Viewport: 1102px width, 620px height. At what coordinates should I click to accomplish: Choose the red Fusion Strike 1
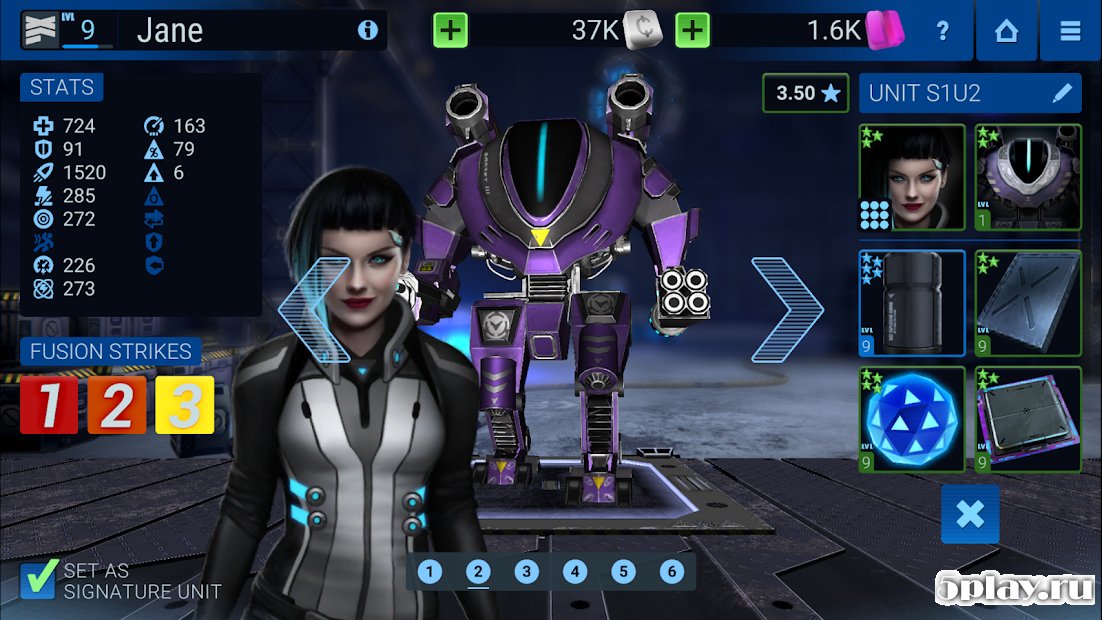(x=49, y=405)
